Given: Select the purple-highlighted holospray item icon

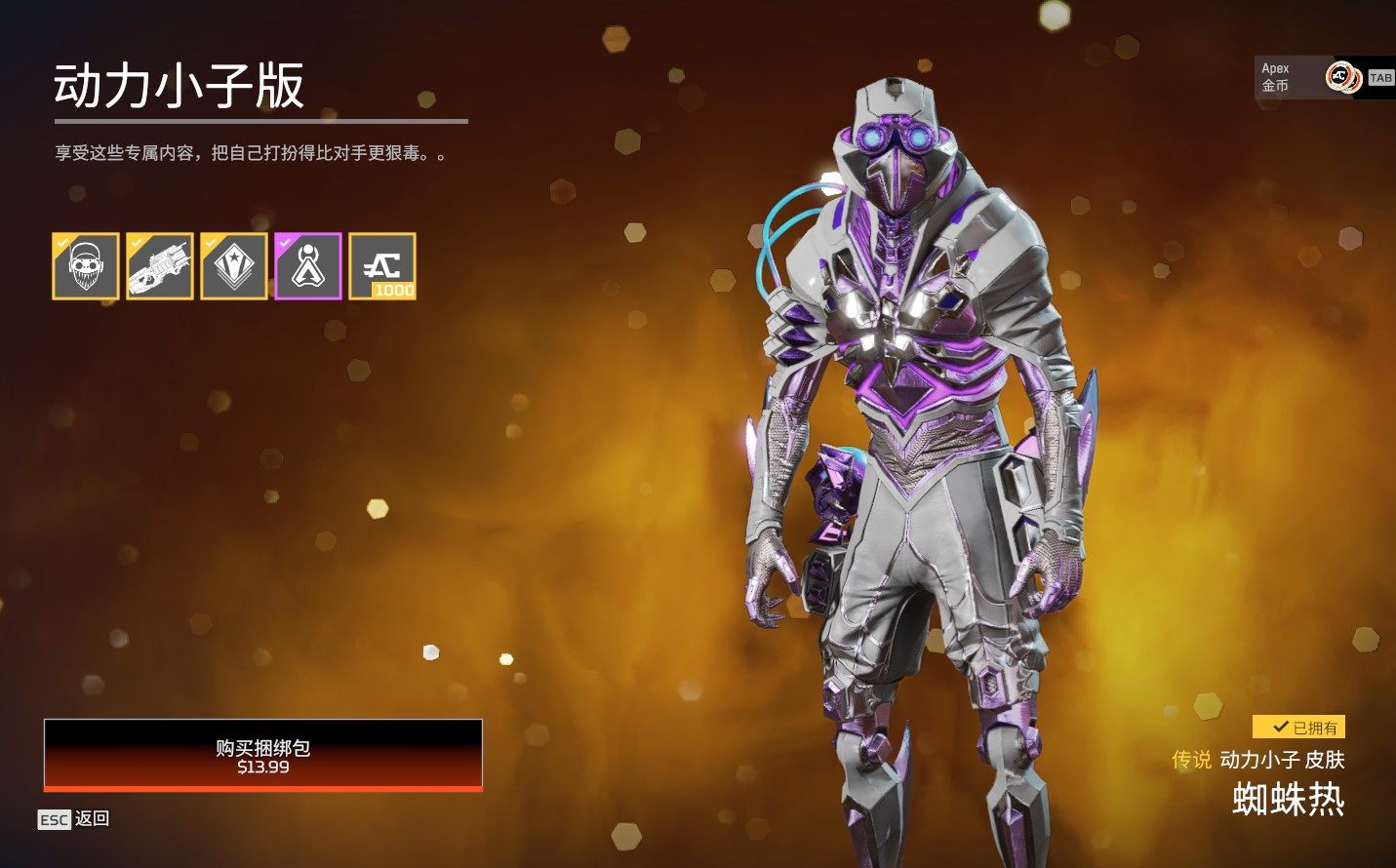Looking at the screenshot, I should 309,265.
